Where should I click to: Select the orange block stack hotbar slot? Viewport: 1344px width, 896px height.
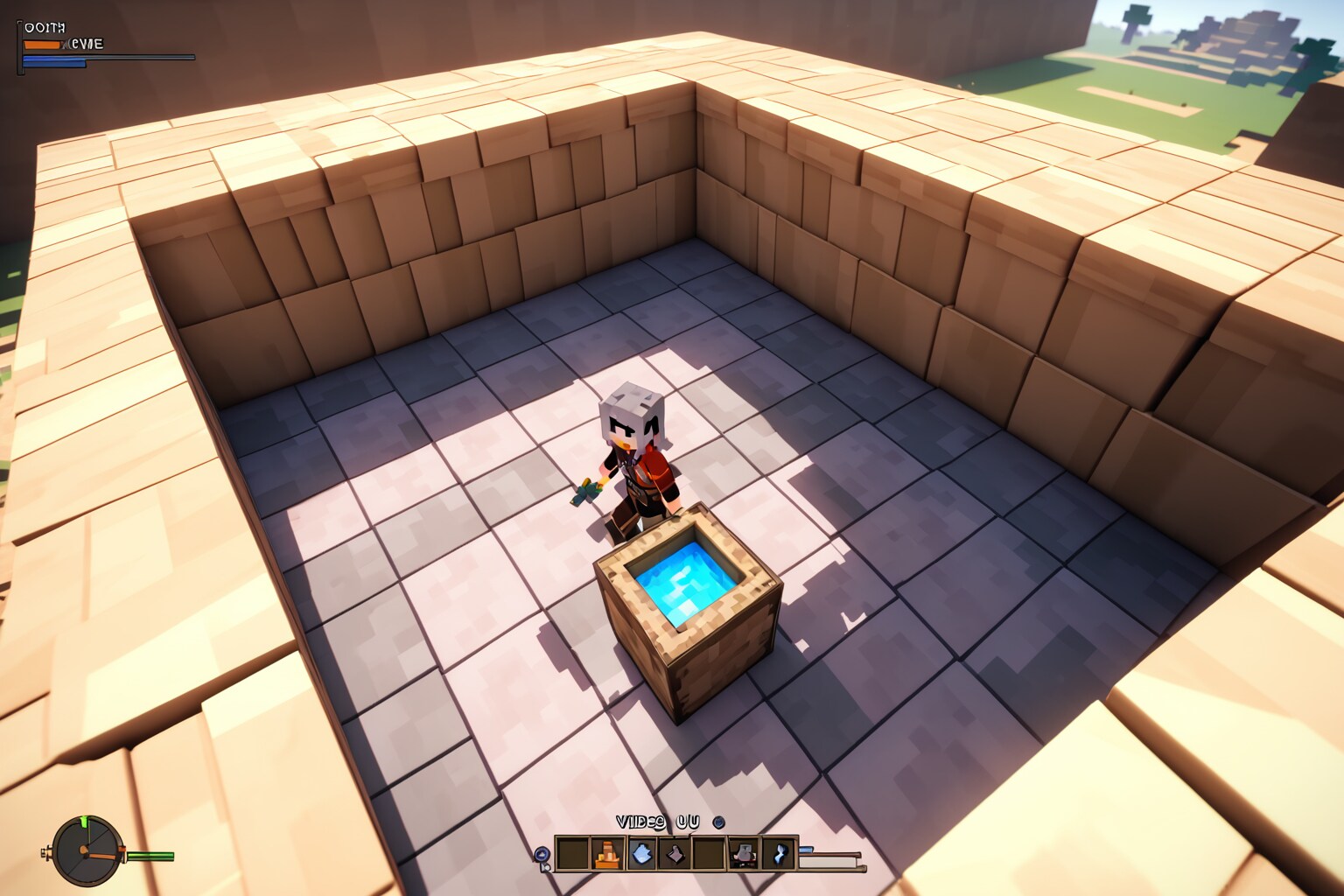[607, 853]
